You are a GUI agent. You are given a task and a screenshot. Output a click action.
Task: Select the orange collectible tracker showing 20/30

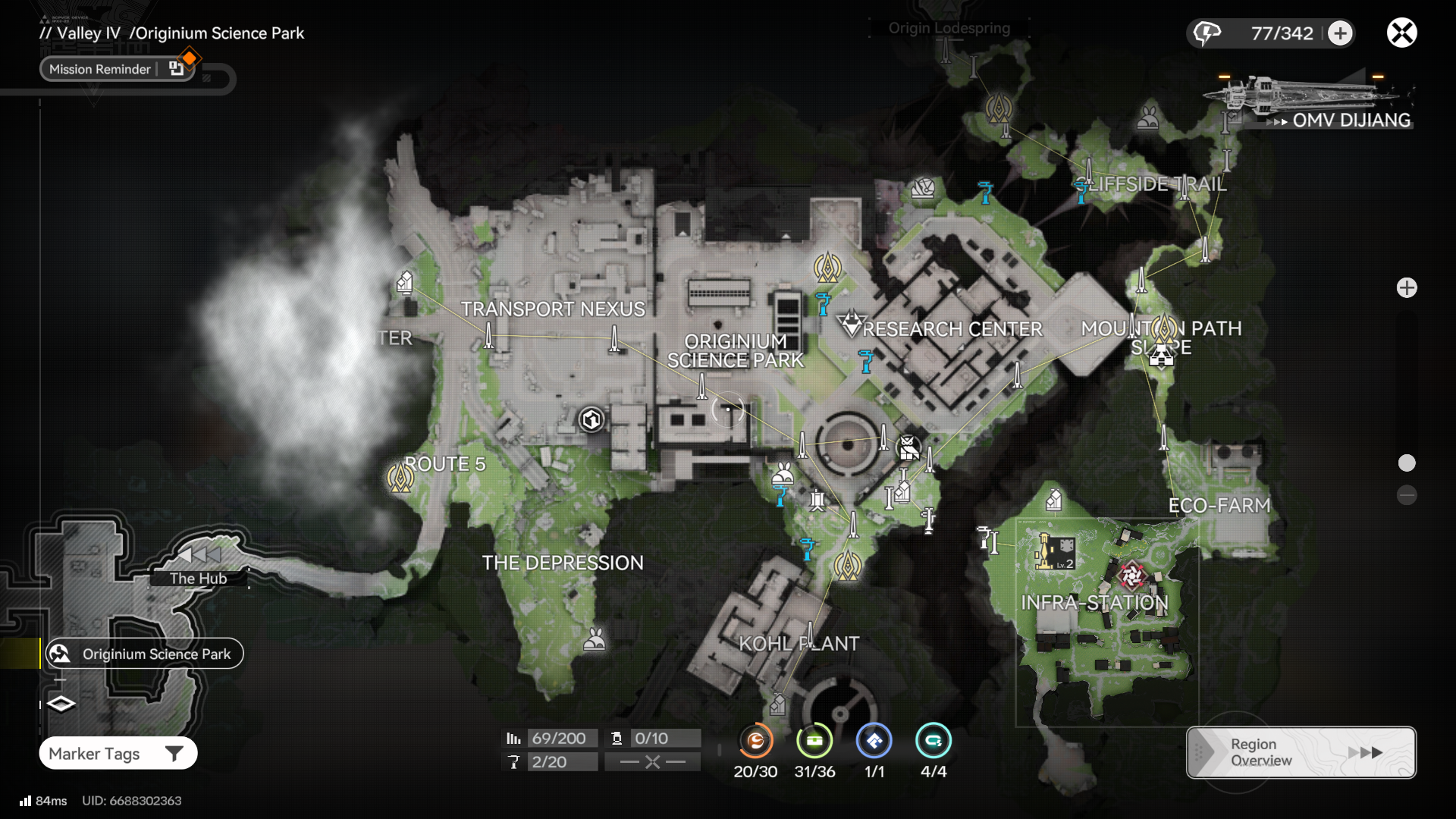pos(755,741)
